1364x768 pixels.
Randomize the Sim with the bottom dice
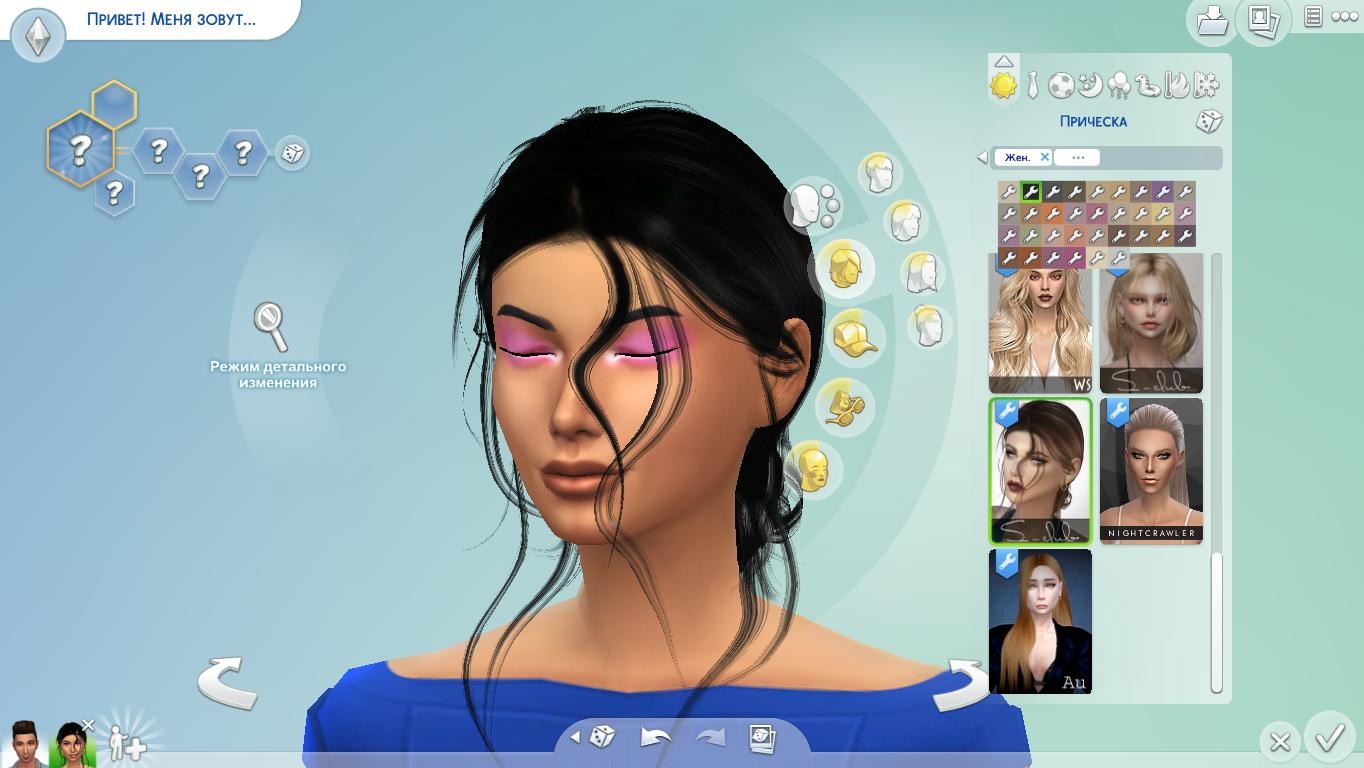(x=601, y=738)
